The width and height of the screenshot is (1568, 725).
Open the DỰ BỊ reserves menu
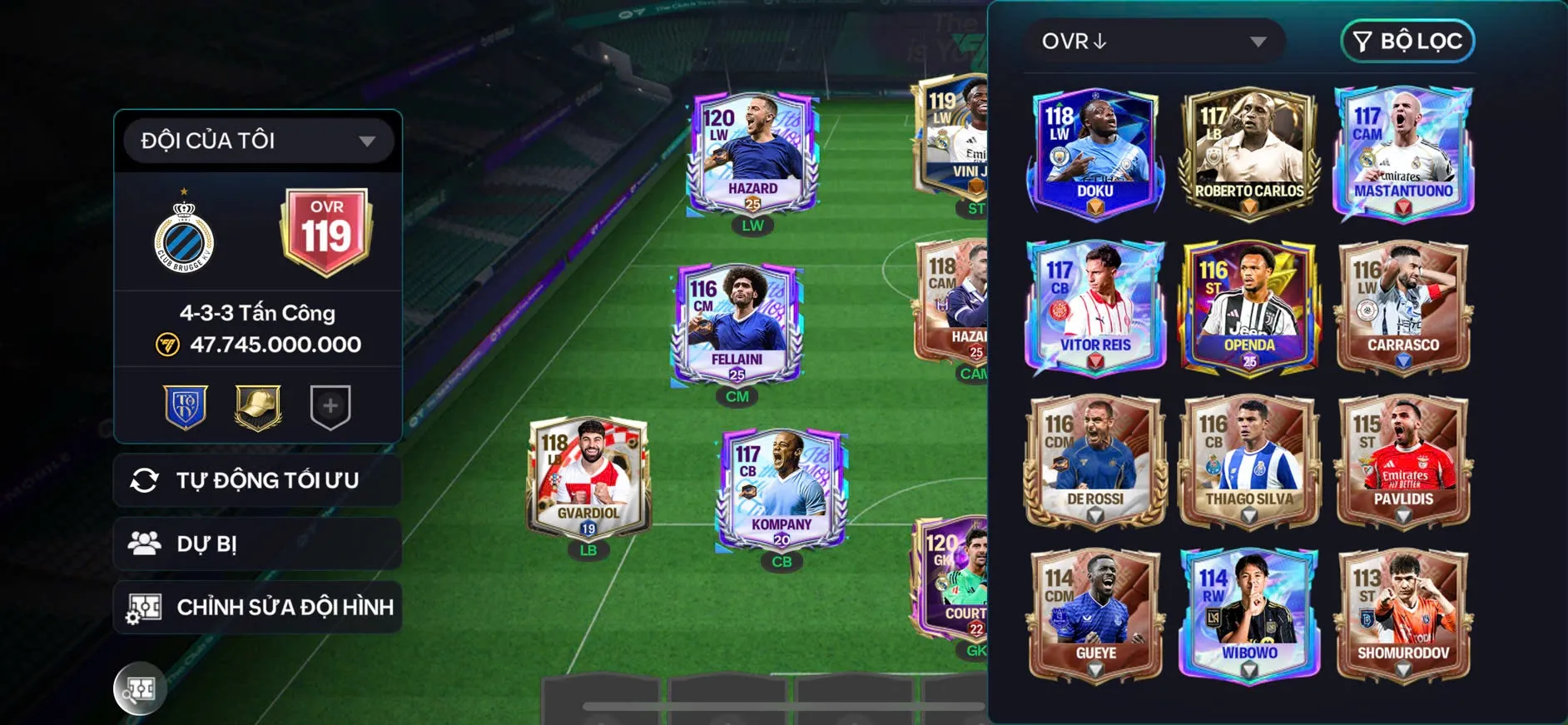point(258,544)
